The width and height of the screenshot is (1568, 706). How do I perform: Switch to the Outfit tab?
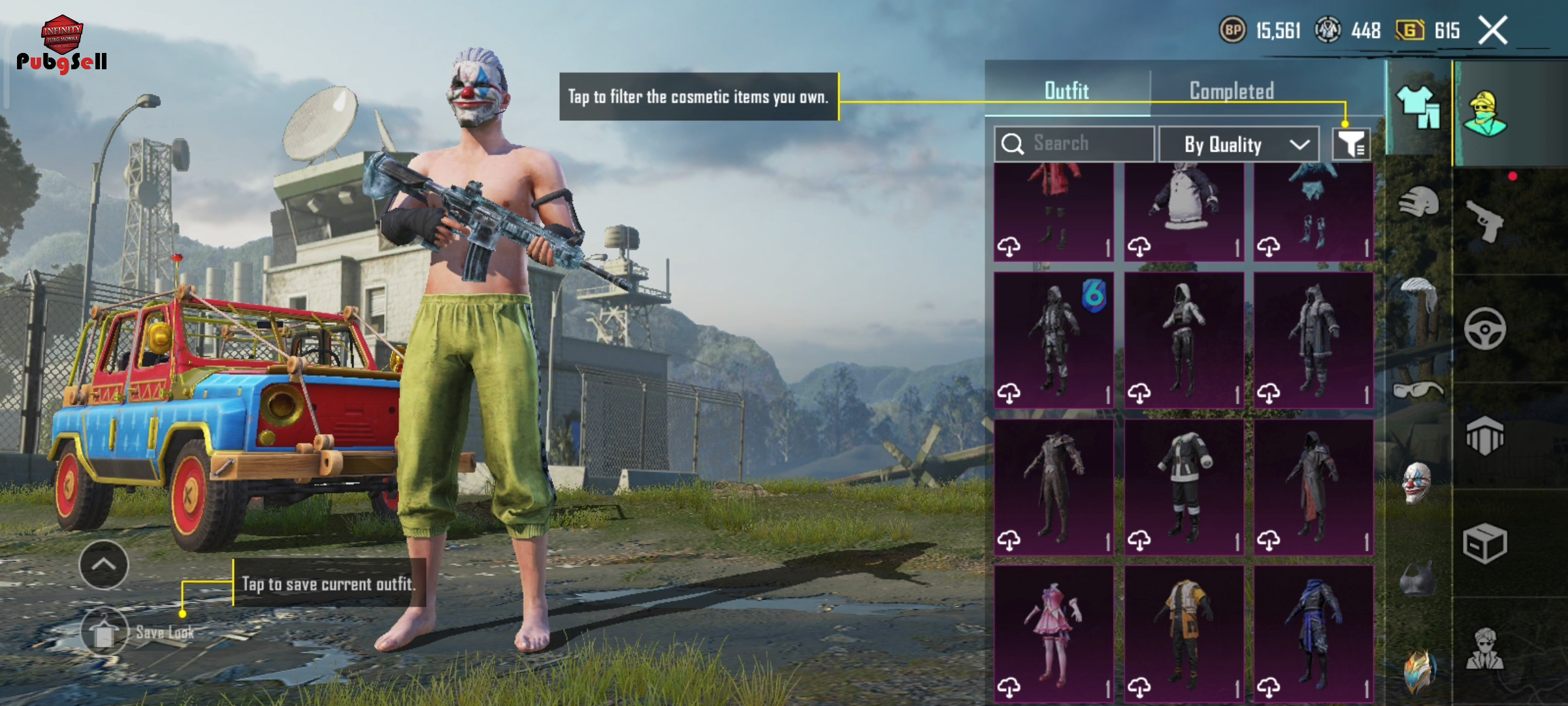point(1067,91)
